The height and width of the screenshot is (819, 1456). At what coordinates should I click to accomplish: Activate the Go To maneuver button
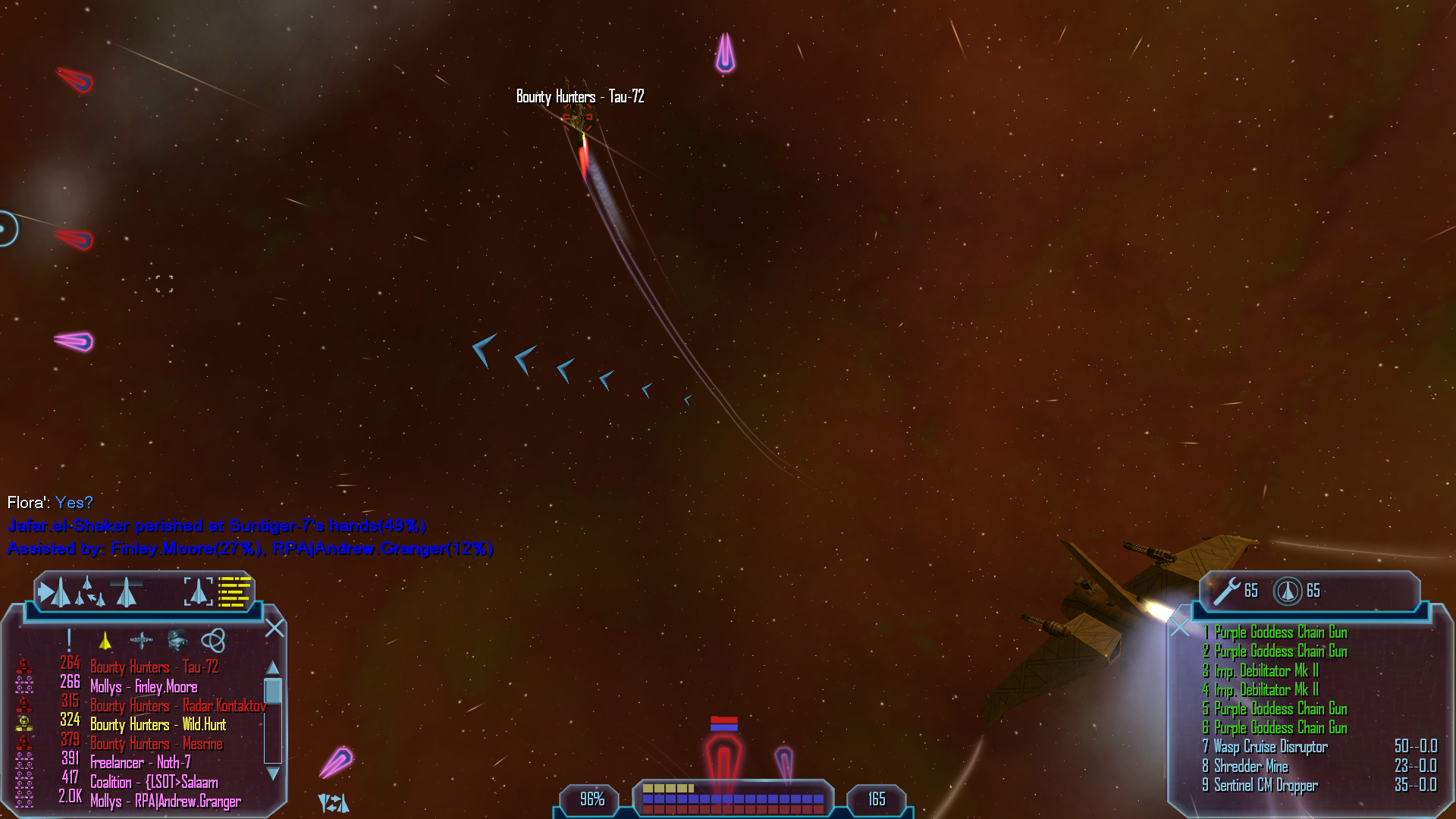click(54, 592)
